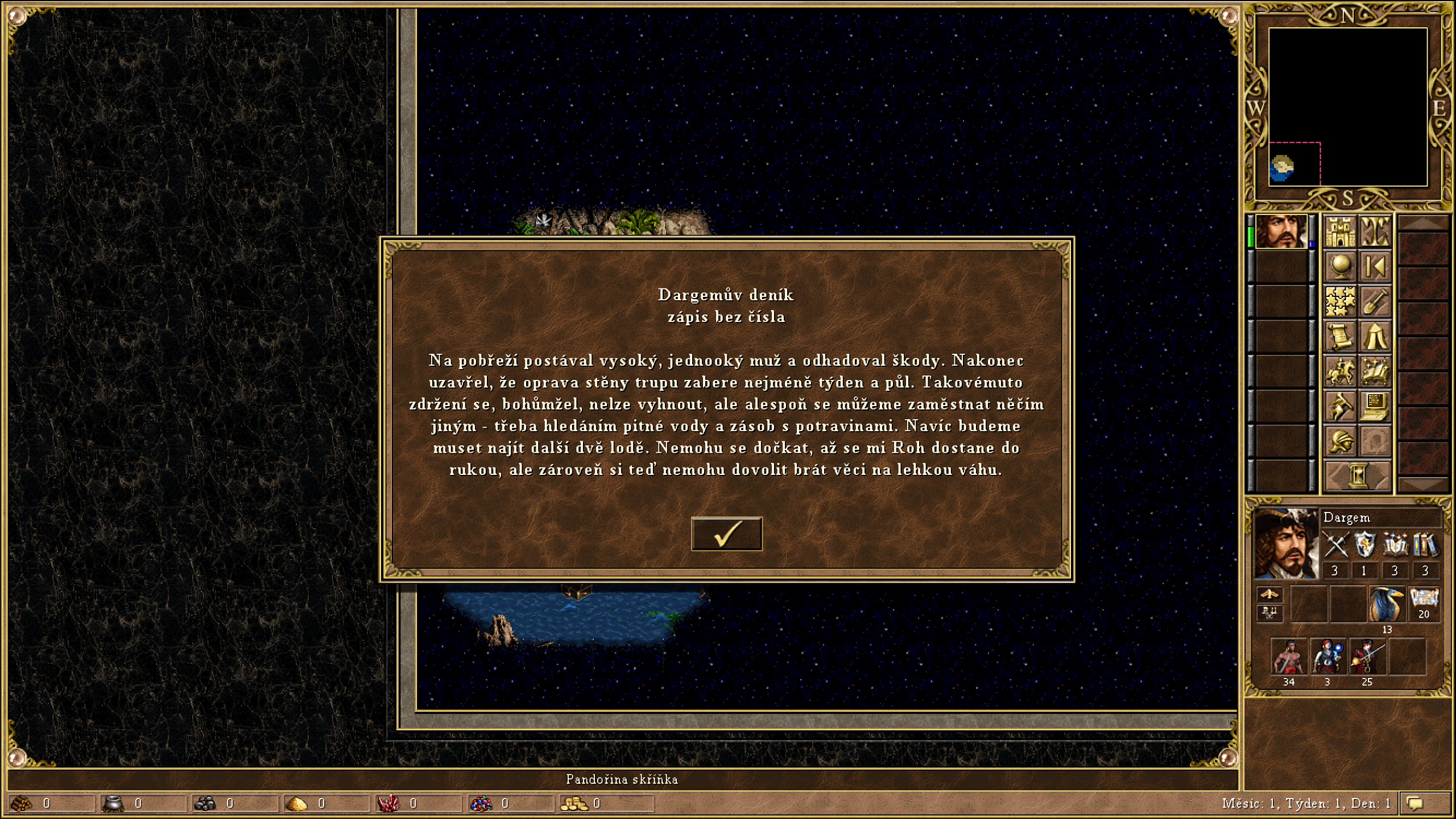Move the hero with the horseman button
1456x819 pixels.
pos(1340,371)
